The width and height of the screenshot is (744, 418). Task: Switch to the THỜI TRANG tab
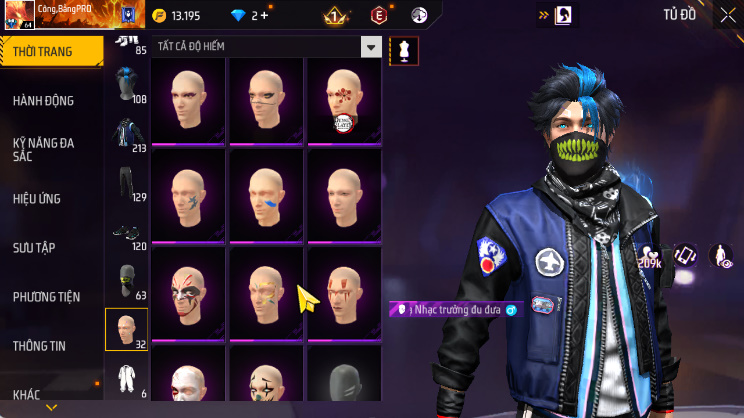pos(50,51)
